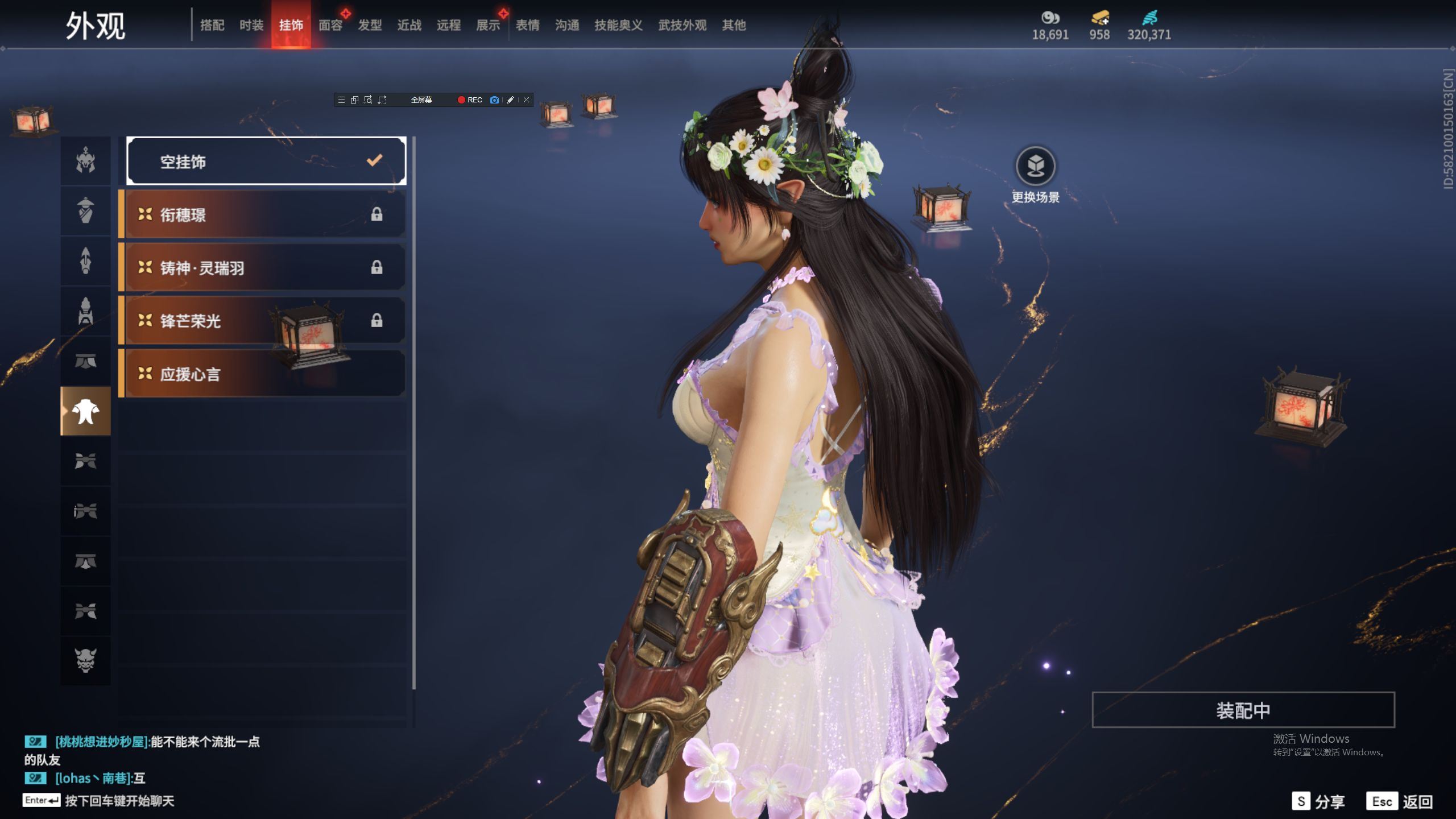Screen dimensions: 1456x819
Task: Select the 武技外观 tab
Action: point(682,25)
